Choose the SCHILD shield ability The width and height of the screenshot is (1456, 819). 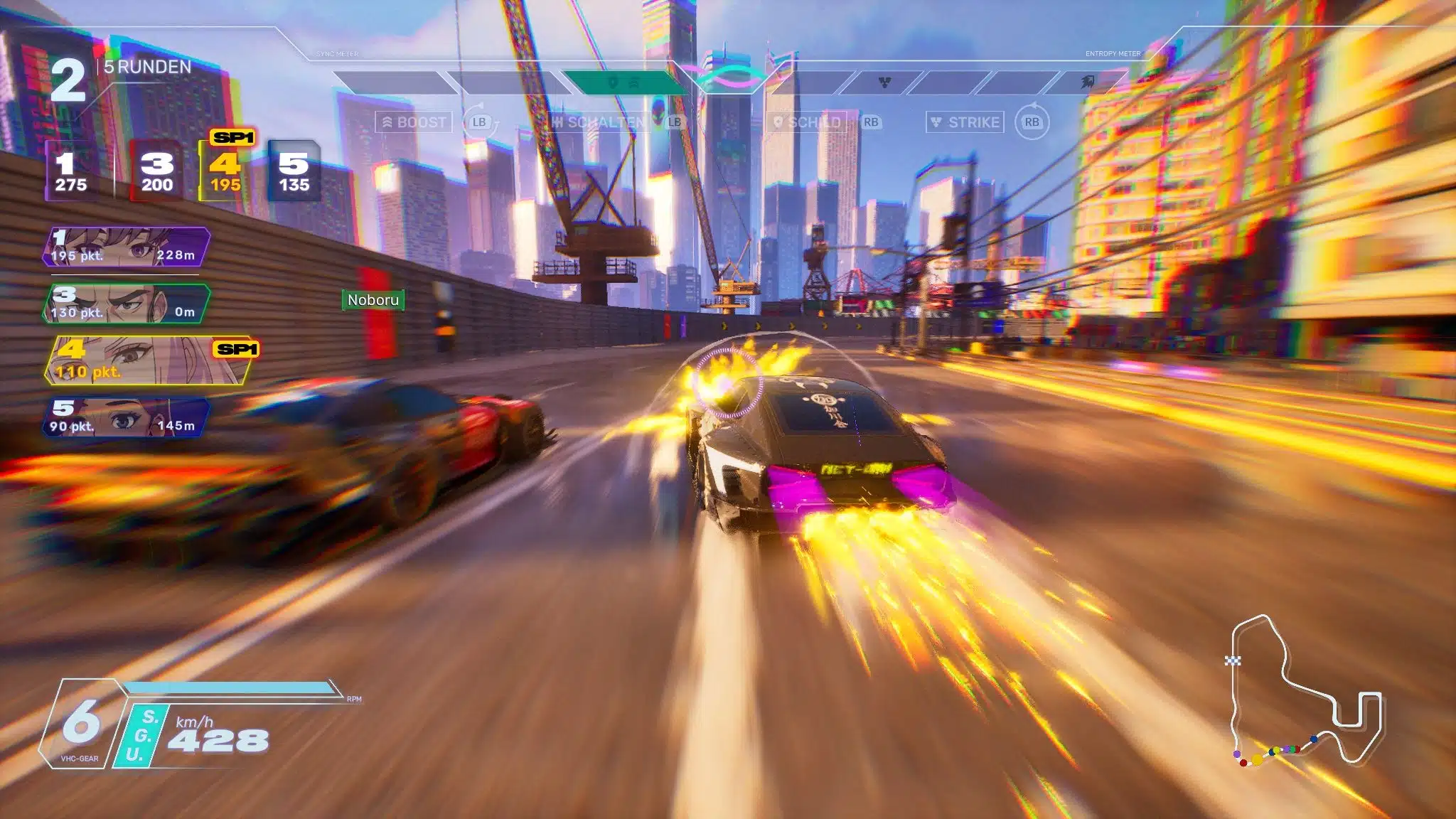coord(808,122)
